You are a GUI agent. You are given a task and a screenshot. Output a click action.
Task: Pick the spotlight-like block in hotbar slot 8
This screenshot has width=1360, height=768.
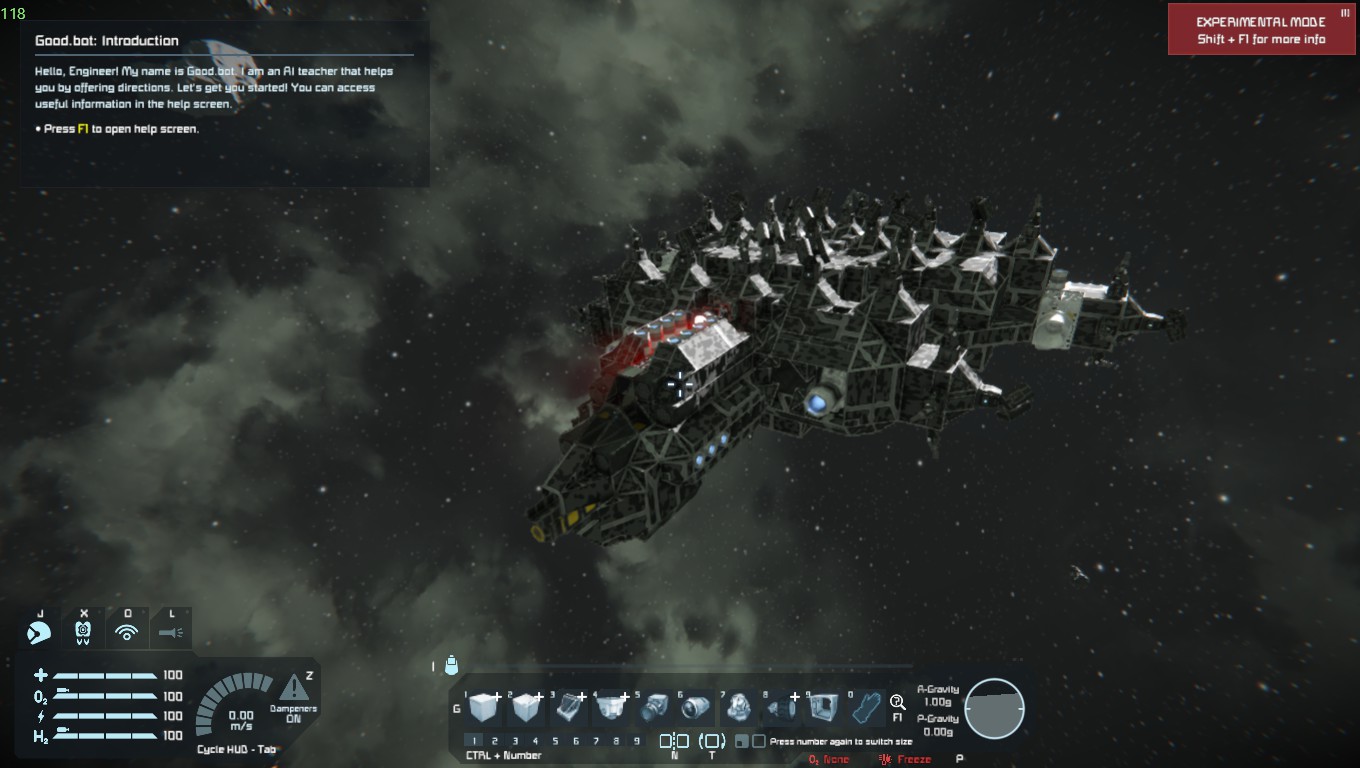point(782,708)
